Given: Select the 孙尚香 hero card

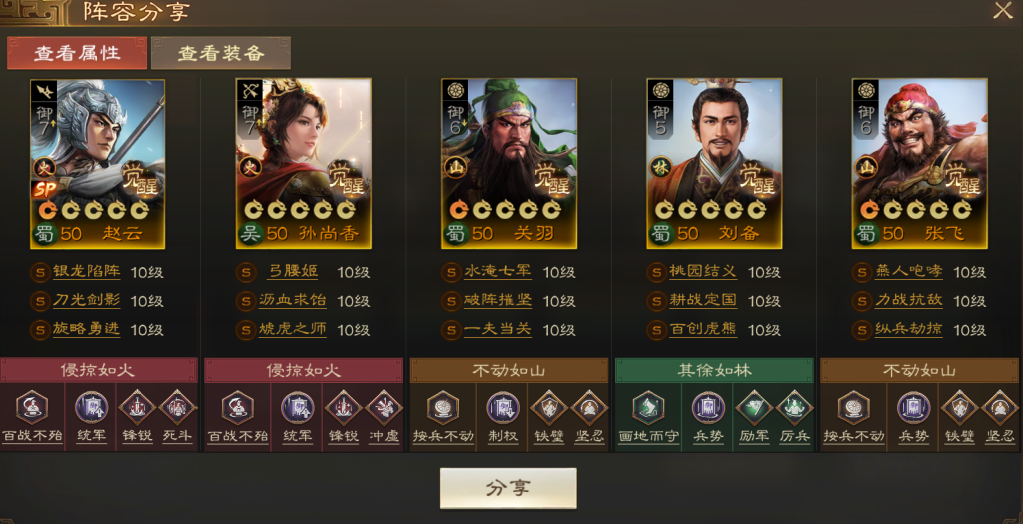Looking at the screenshot, I should [303, 163].
